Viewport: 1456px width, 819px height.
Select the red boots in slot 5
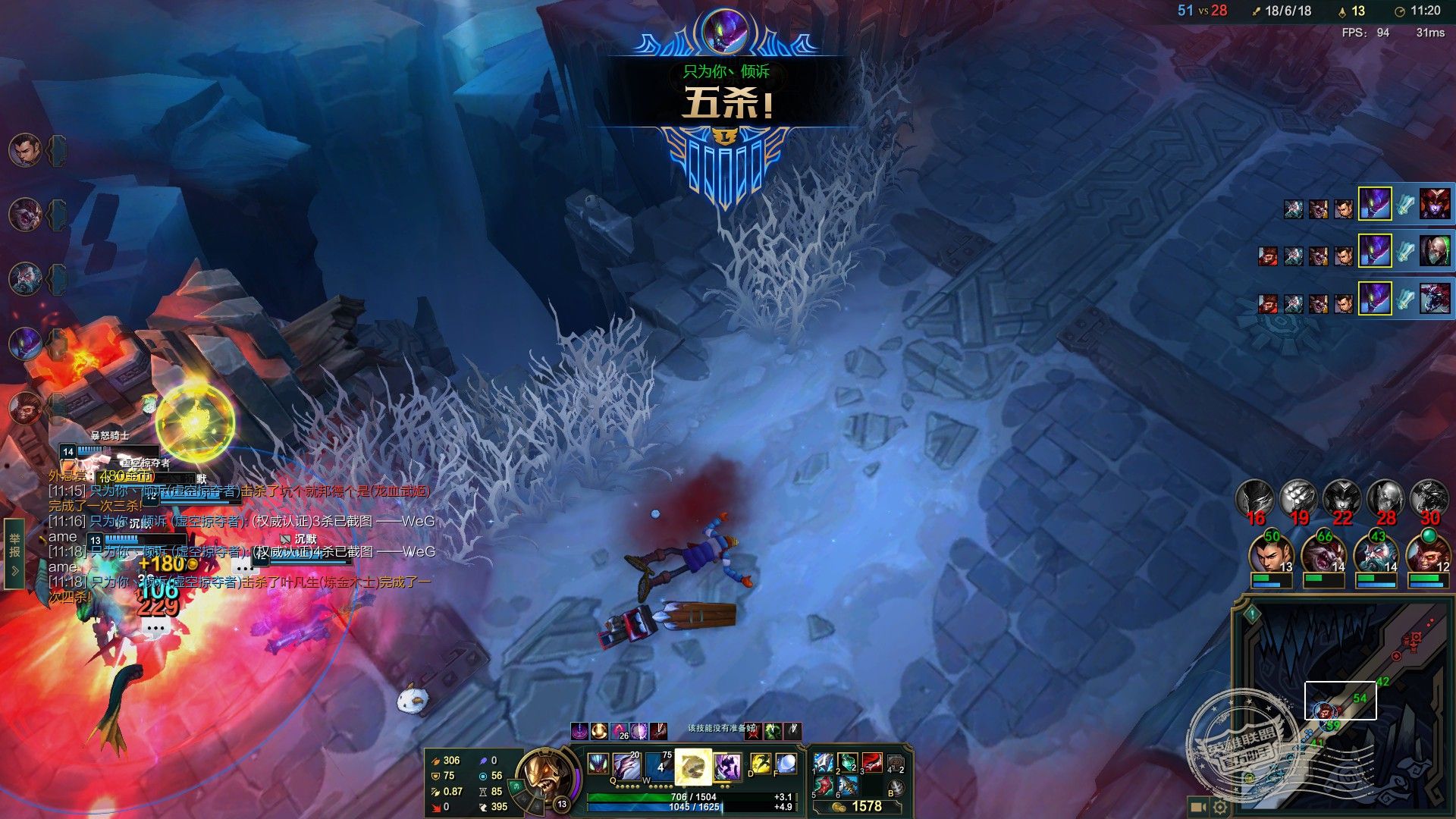pyautogui.click(x=823, y=786)
